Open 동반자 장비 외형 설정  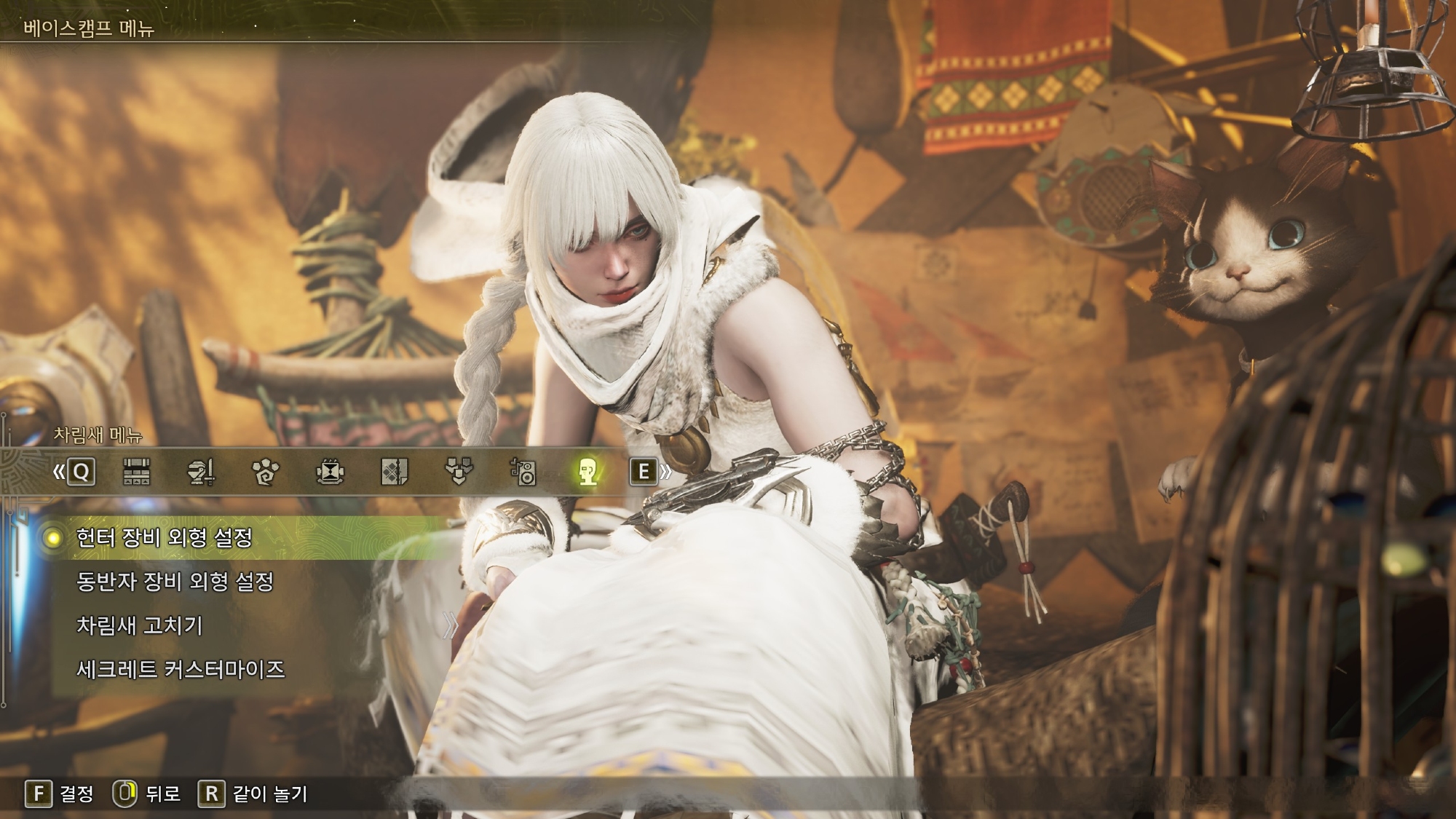(x=175, y=582)
